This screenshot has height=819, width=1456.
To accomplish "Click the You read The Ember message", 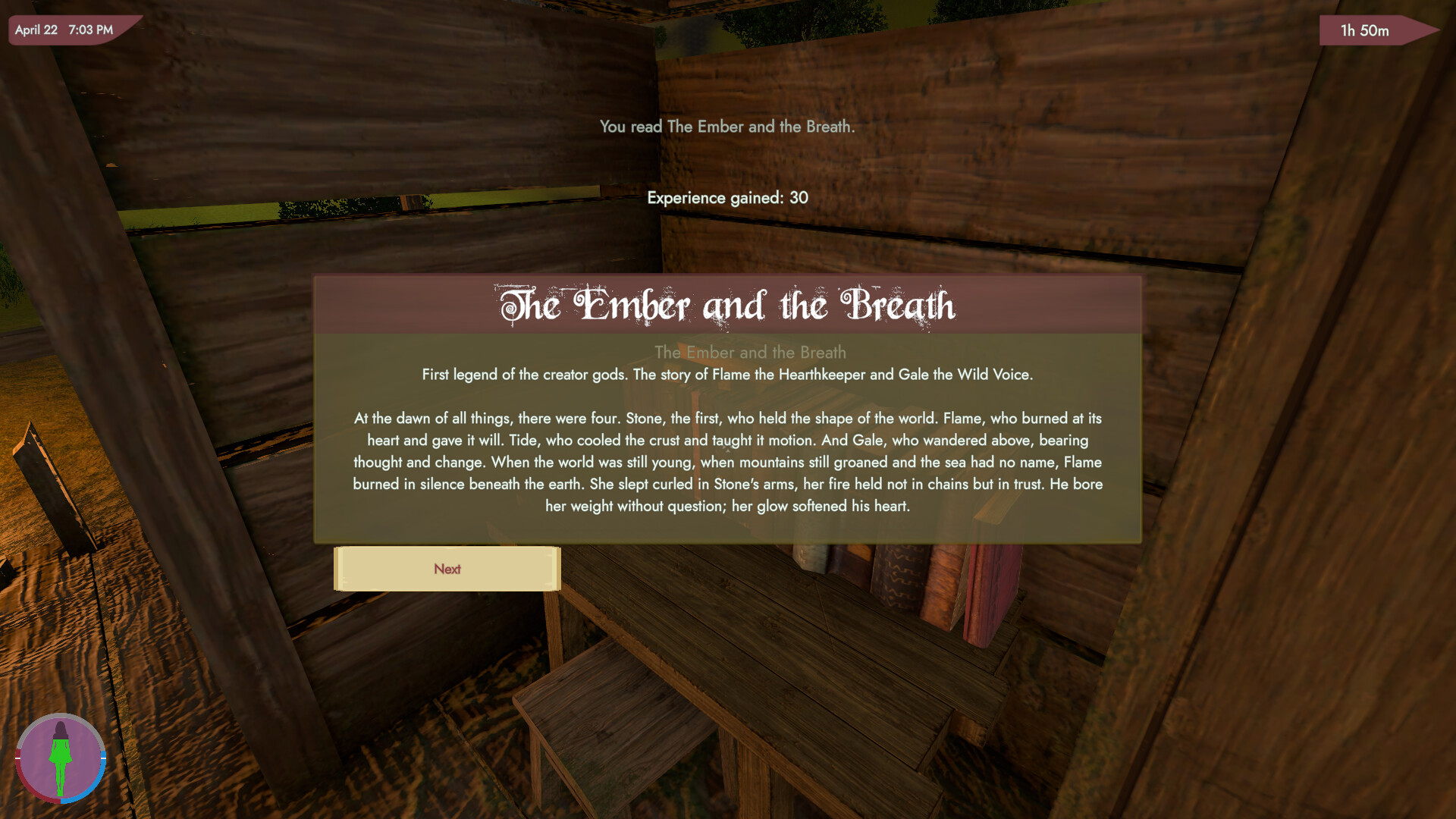I will tap(726, 127).
